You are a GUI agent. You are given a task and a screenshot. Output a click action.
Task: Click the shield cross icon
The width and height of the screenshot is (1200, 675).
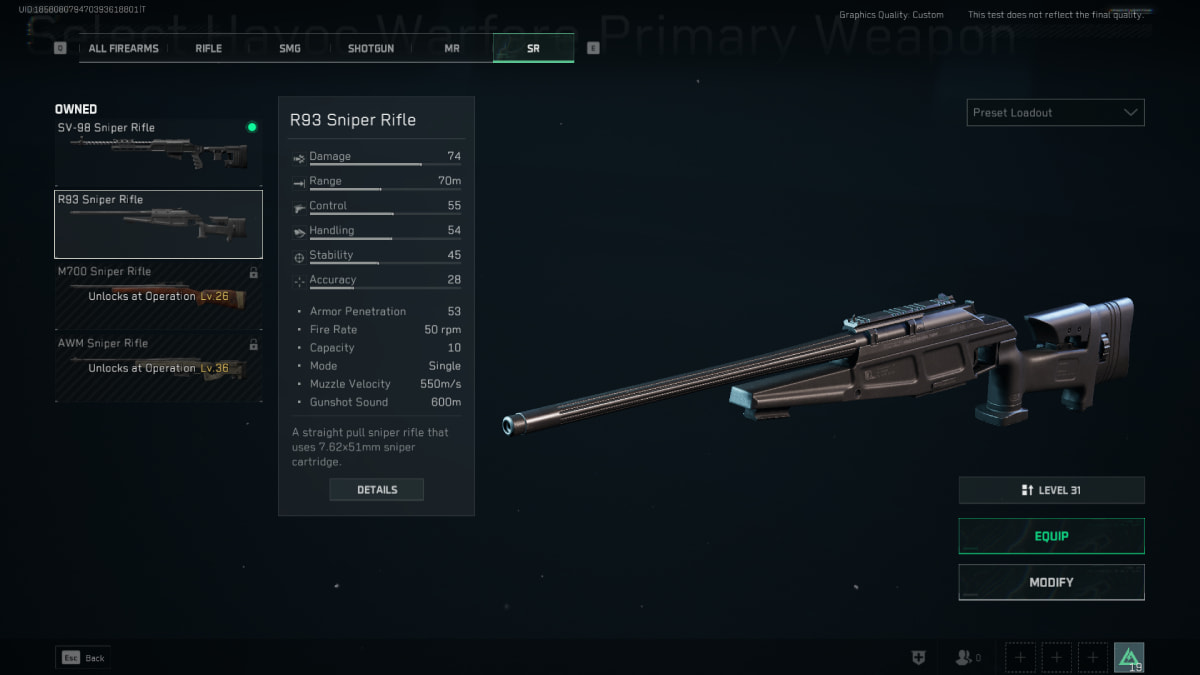click(918, 658)
